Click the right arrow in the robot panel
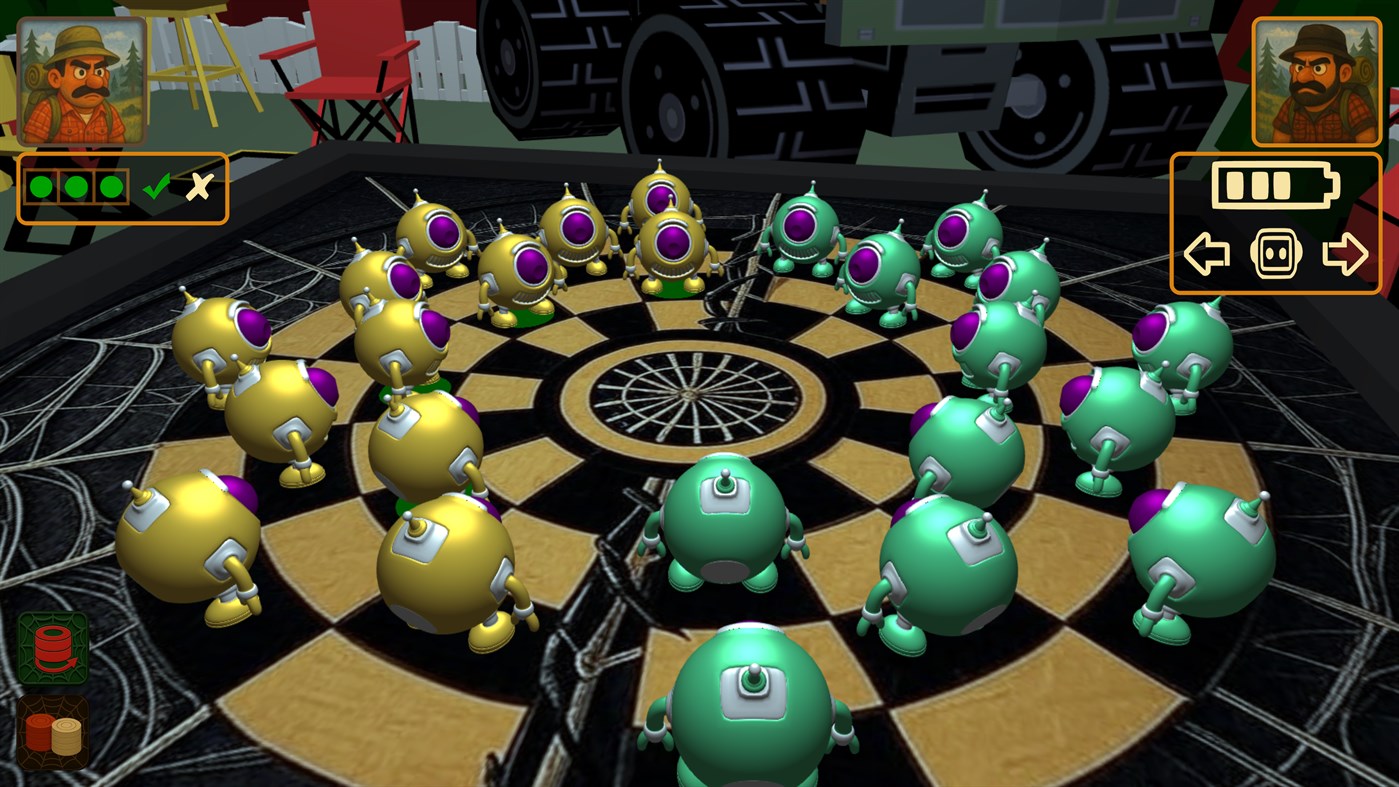The image size is (1399, 787). pos(1345,253)
